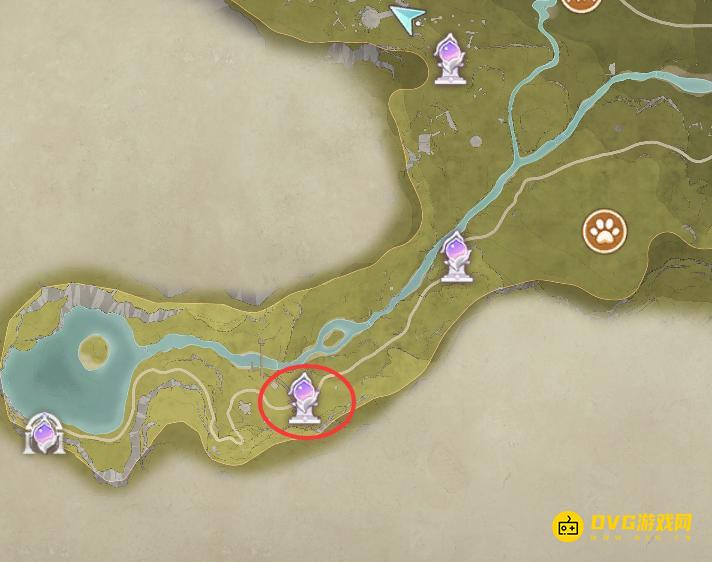Select the teleport crystal nearest the player arrow

(451, 56)
